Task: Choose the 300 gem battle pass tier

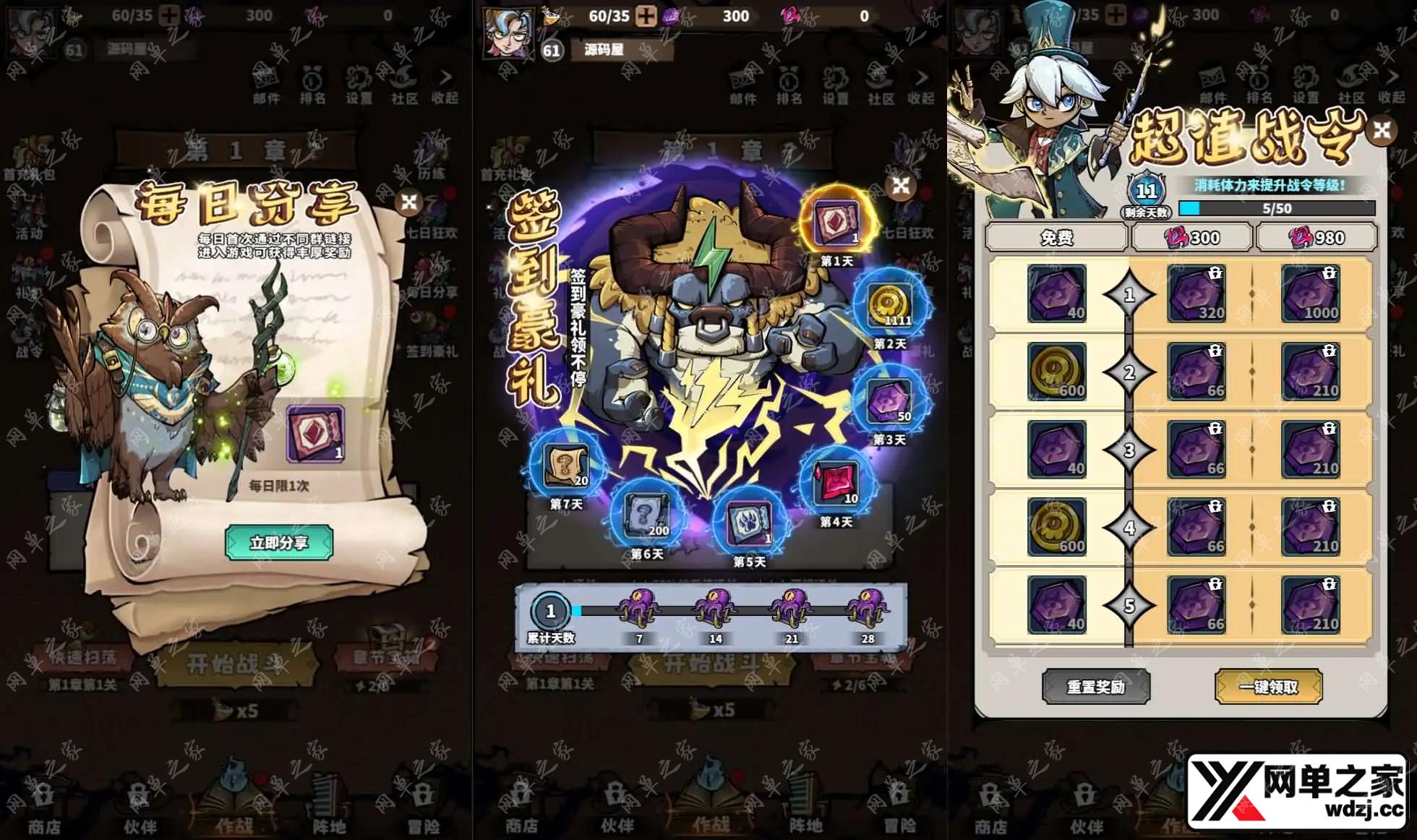Action: point(1192,238)
